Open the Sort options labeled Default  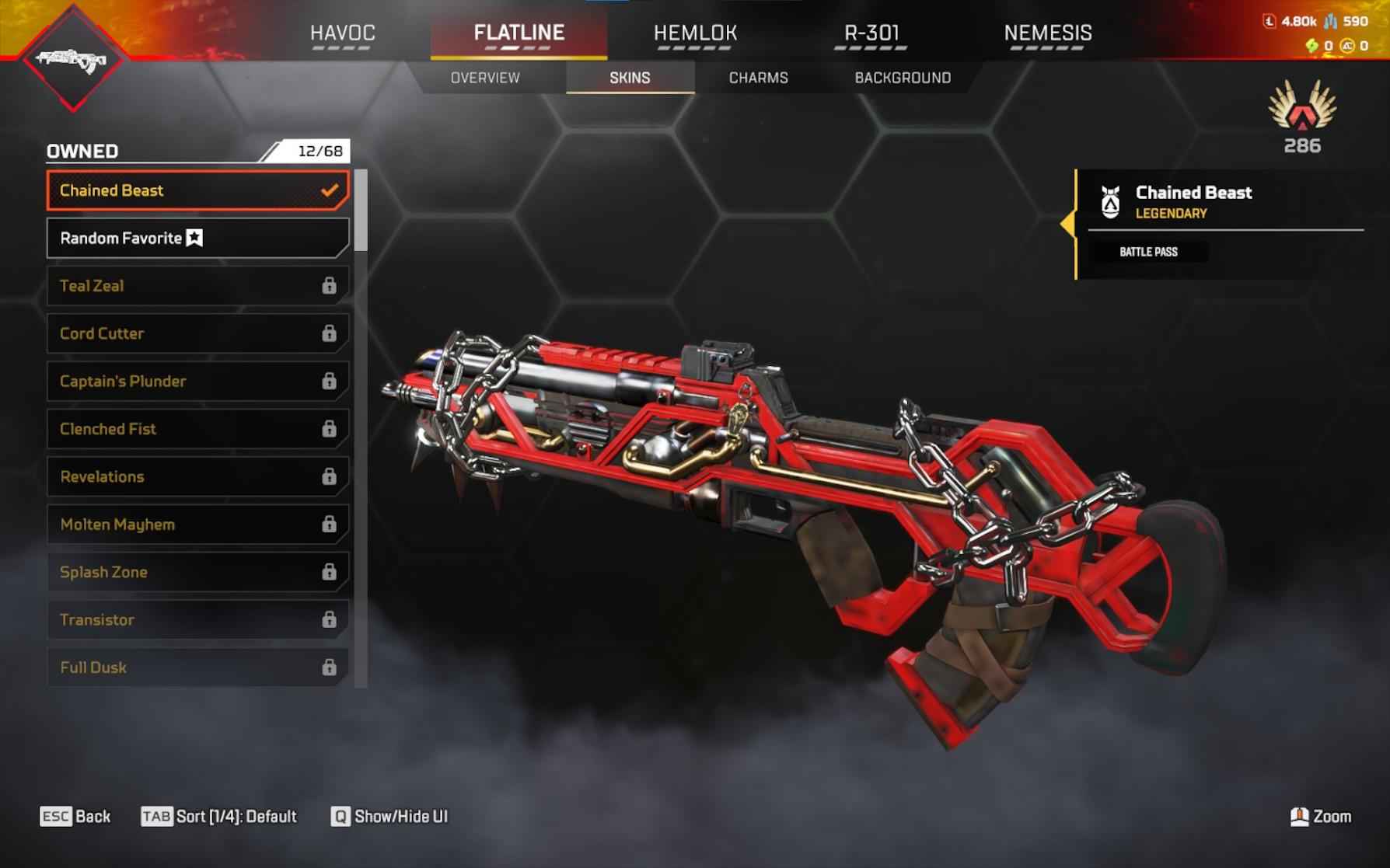point(220,817)
